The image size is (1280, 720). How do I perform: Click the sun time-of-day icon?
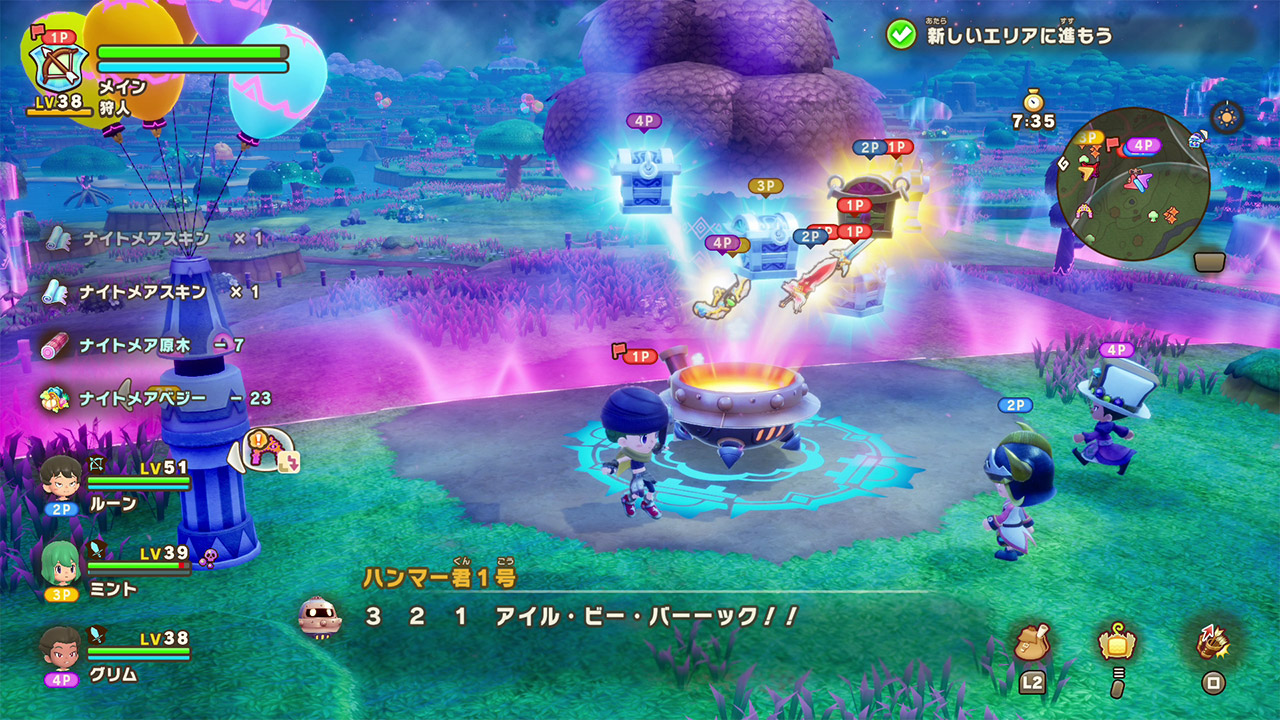[1227, 117]
